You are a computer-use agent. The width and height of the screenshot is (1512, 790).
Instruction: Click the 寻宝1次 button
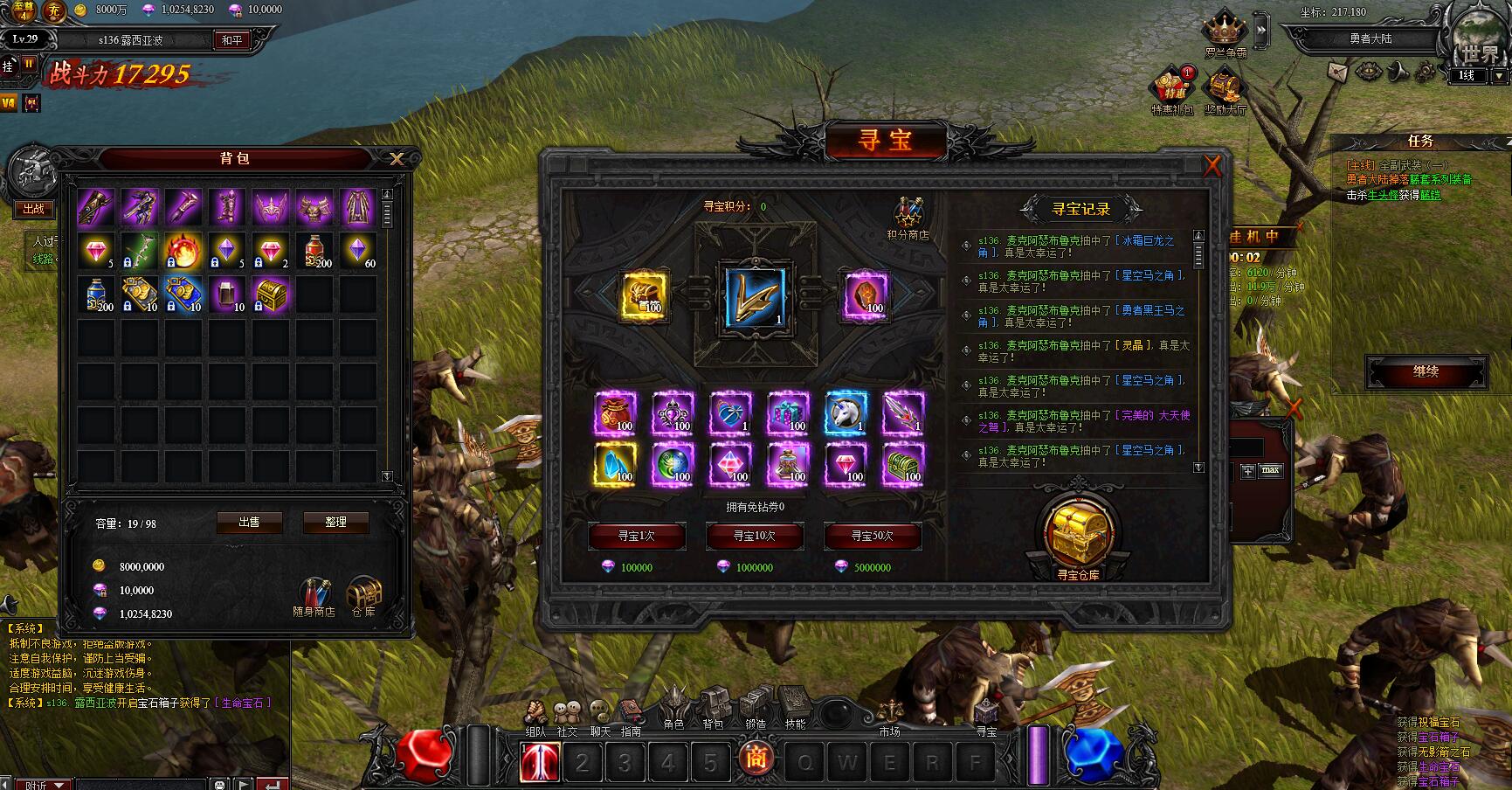(x=636, y=536)
